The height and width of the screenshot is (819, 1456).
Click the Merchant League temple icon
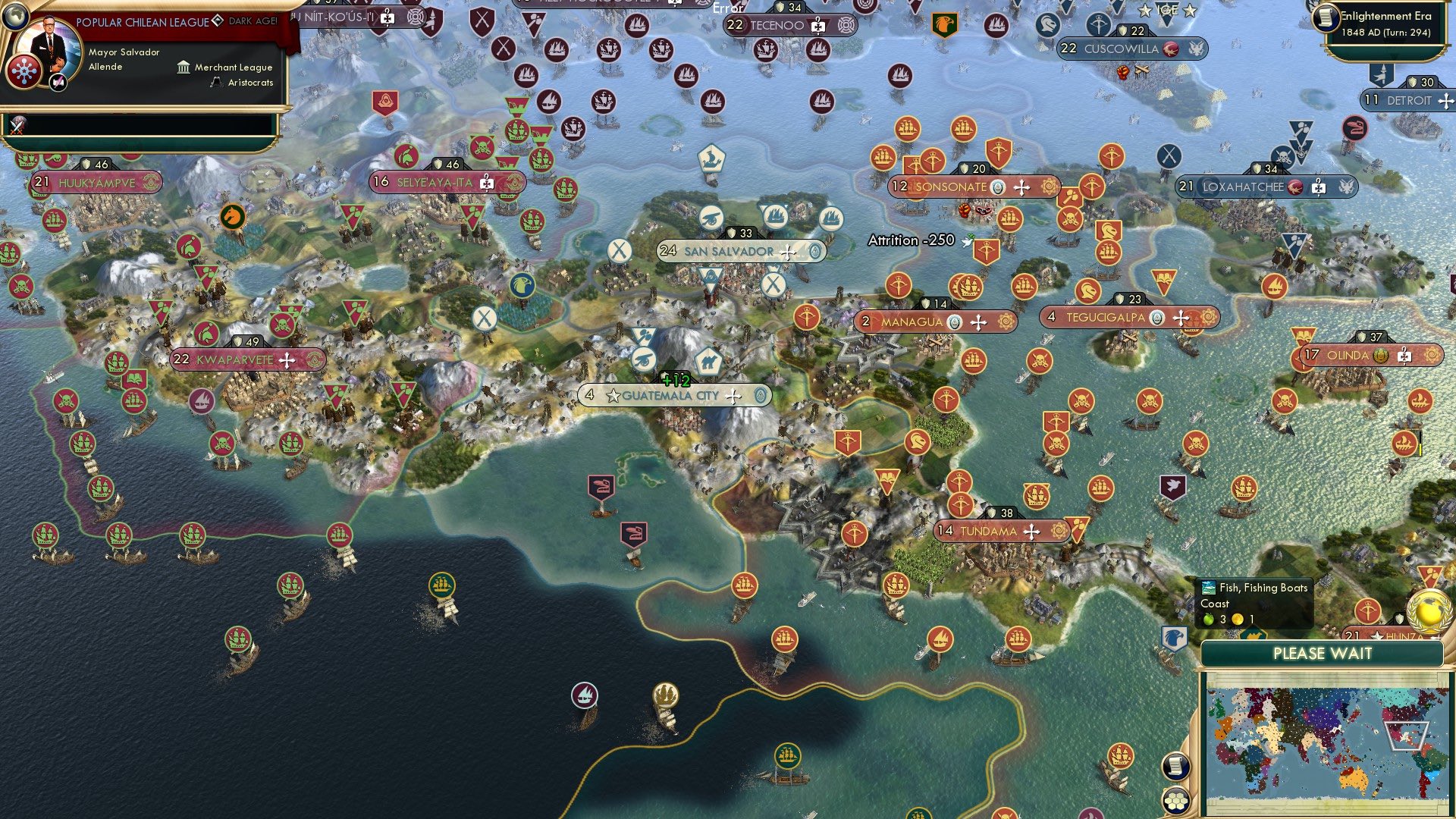pyautogui.click(x=182, y=67)
